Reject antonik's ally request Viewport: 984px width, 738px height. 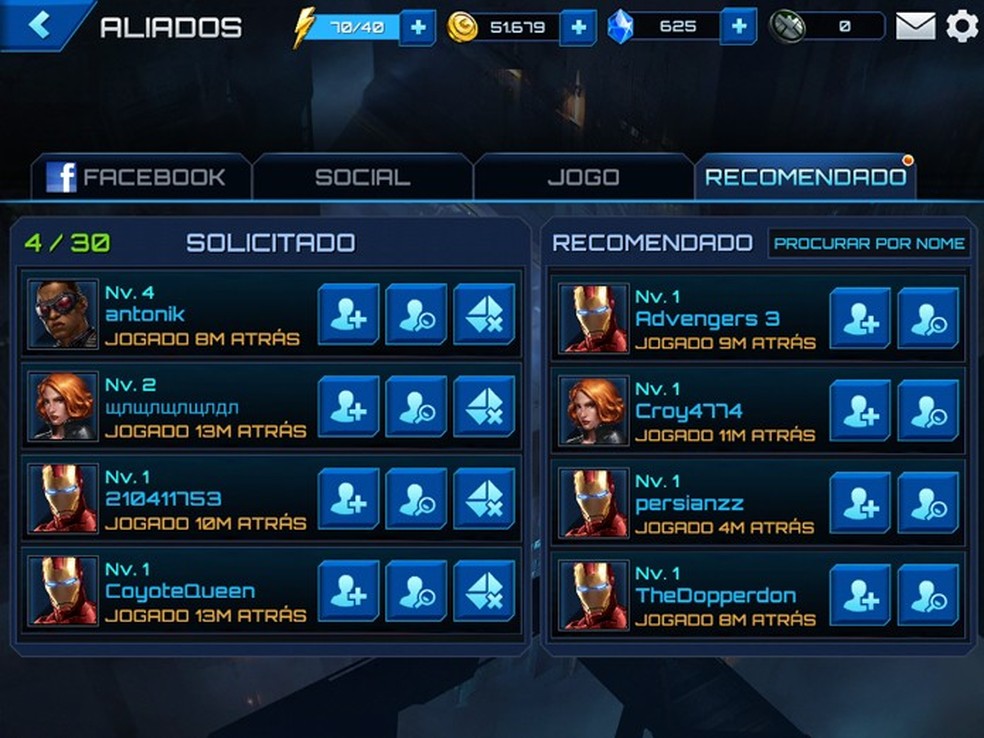[484, 314]
